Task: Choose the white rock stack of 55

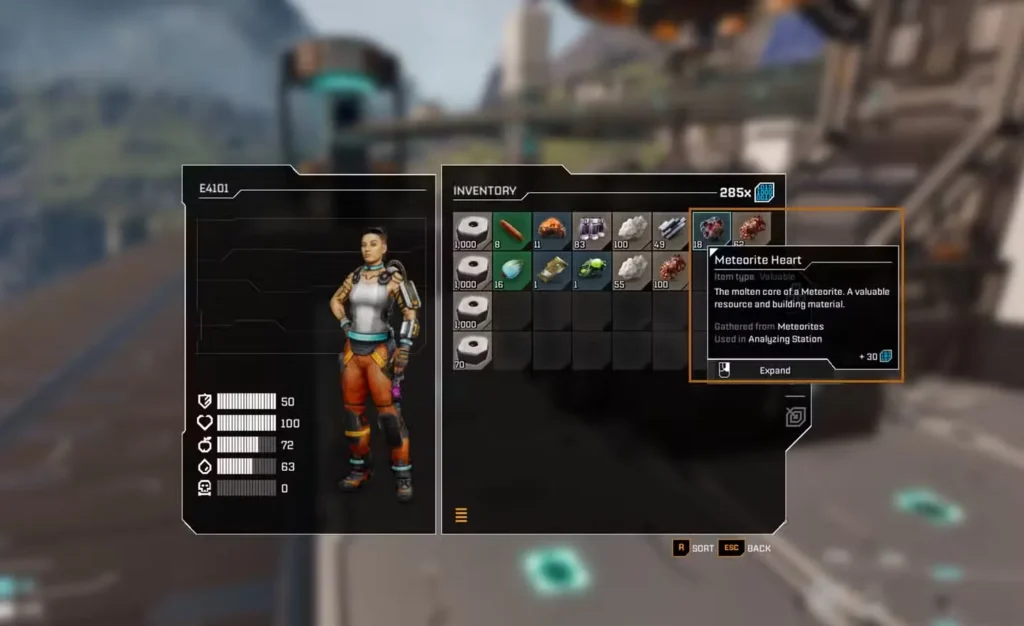Action: click(x=632, y=270)
